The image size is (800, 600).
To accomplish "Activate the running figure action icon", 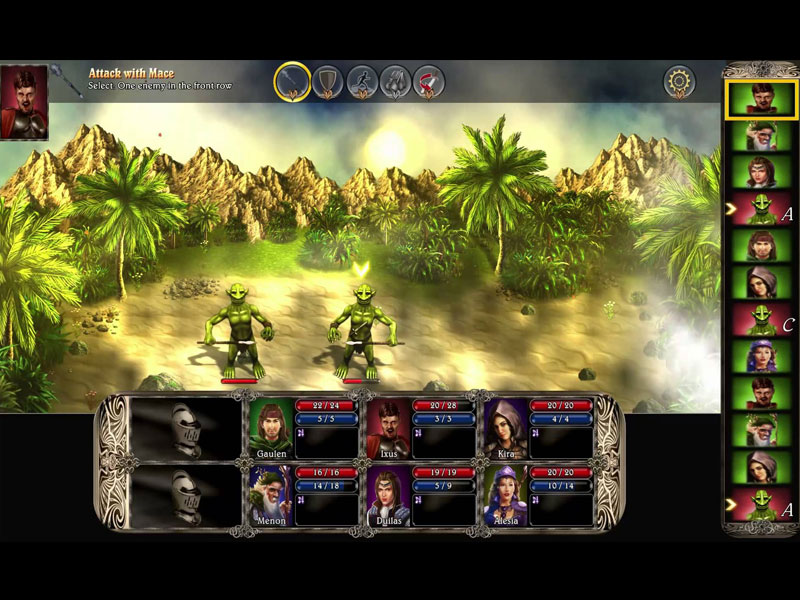I will click(362, 81).
